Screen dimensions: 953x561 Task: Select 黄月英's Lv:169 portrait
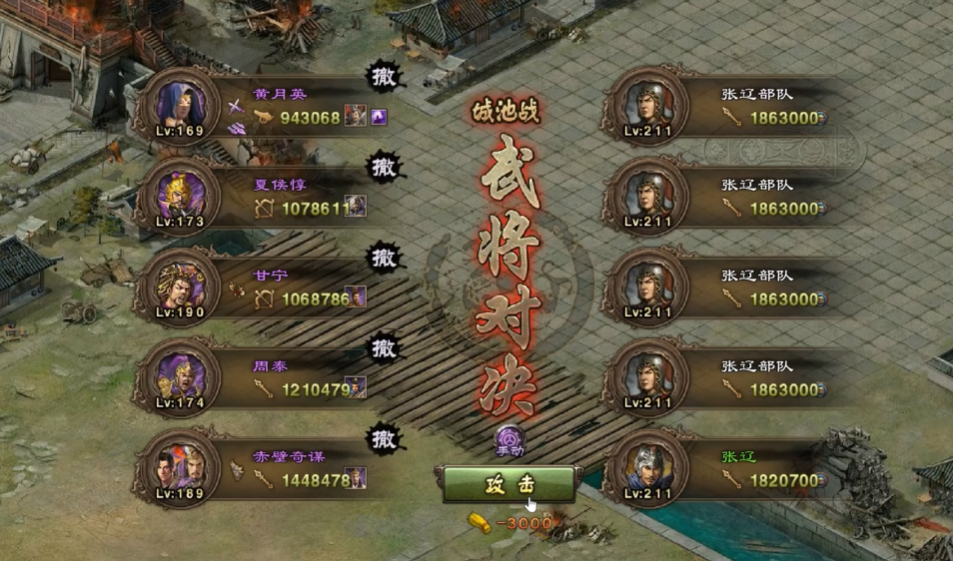181,104
